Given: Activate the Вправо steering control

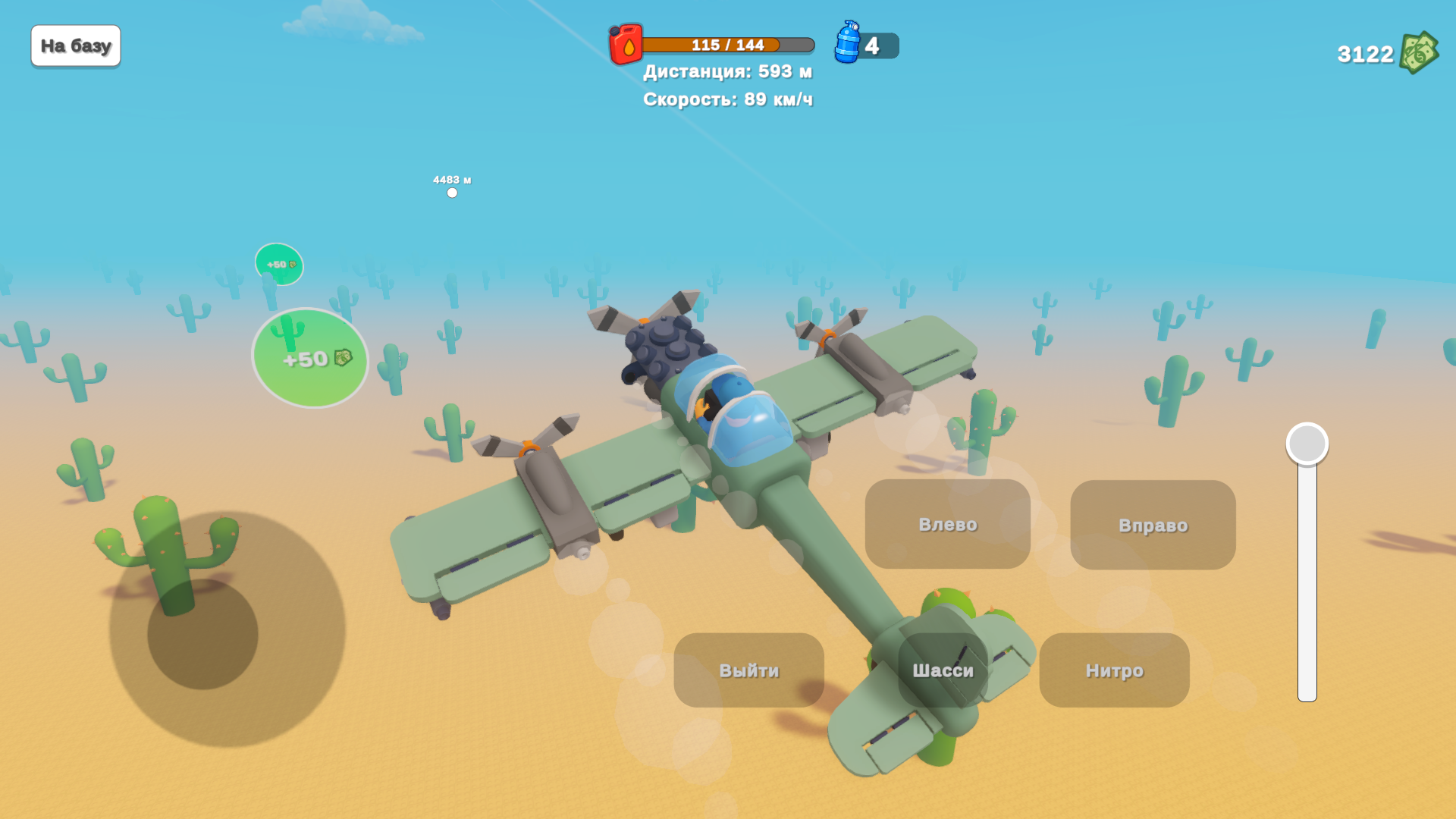Looking at the screenshot, I should coord(1152,524).
